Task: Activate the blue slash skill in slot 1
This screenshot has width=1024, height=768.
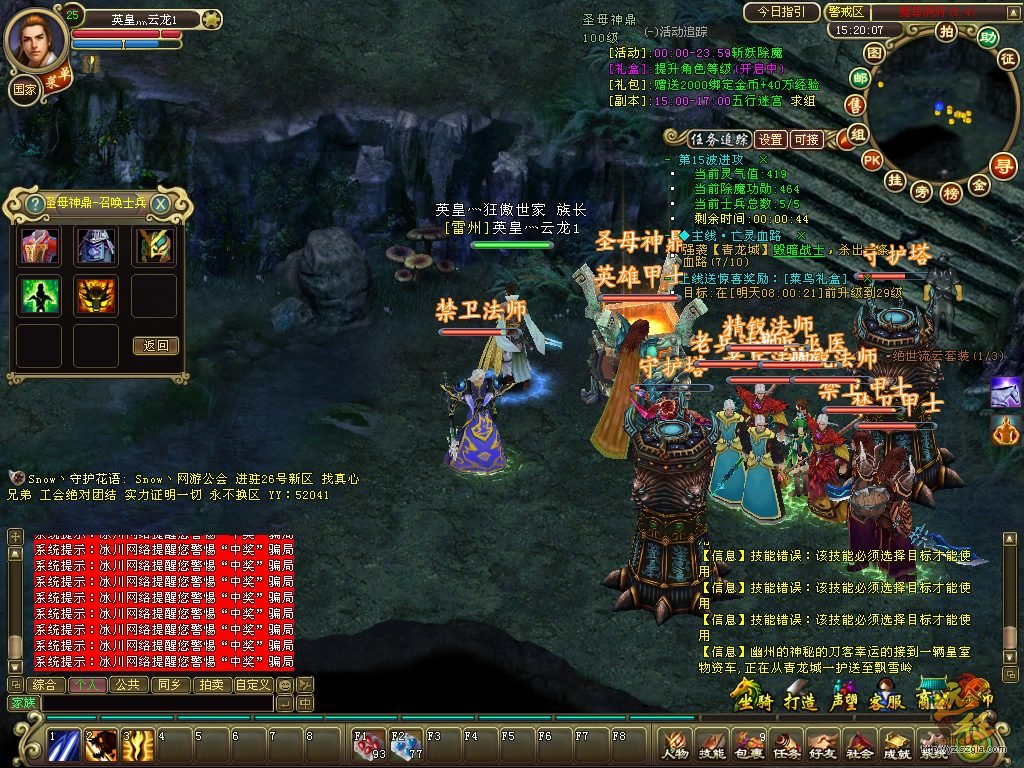Action: [x=66, y=745]
